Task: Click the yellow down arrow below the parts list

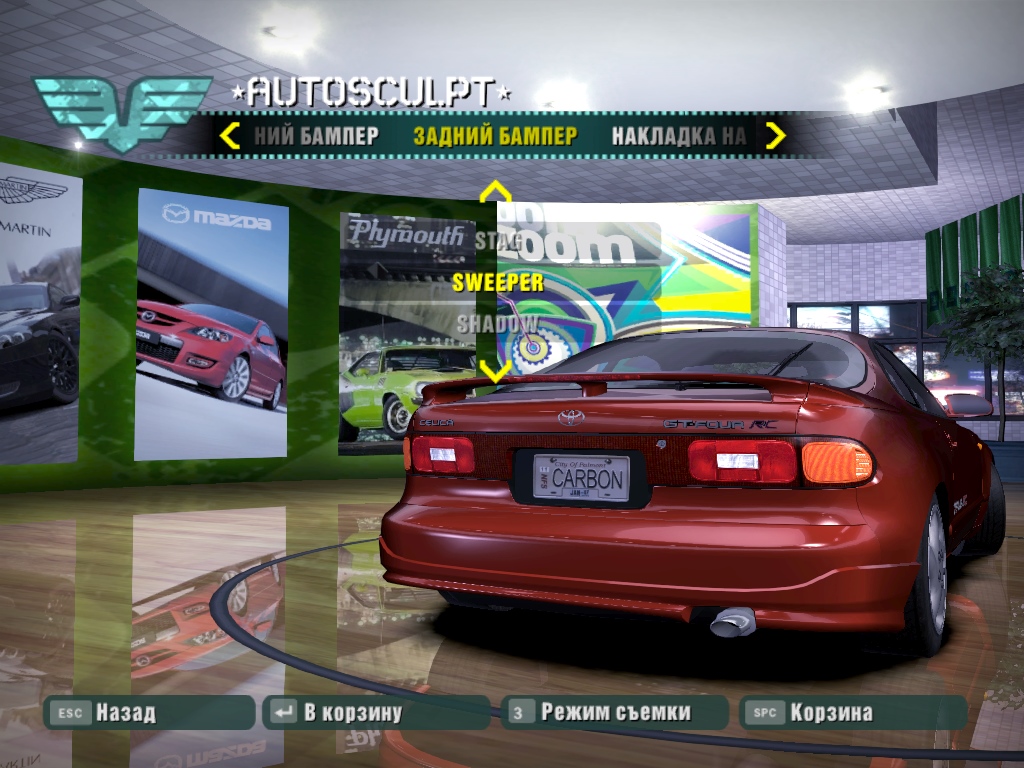Action: [x=495, y=370]
